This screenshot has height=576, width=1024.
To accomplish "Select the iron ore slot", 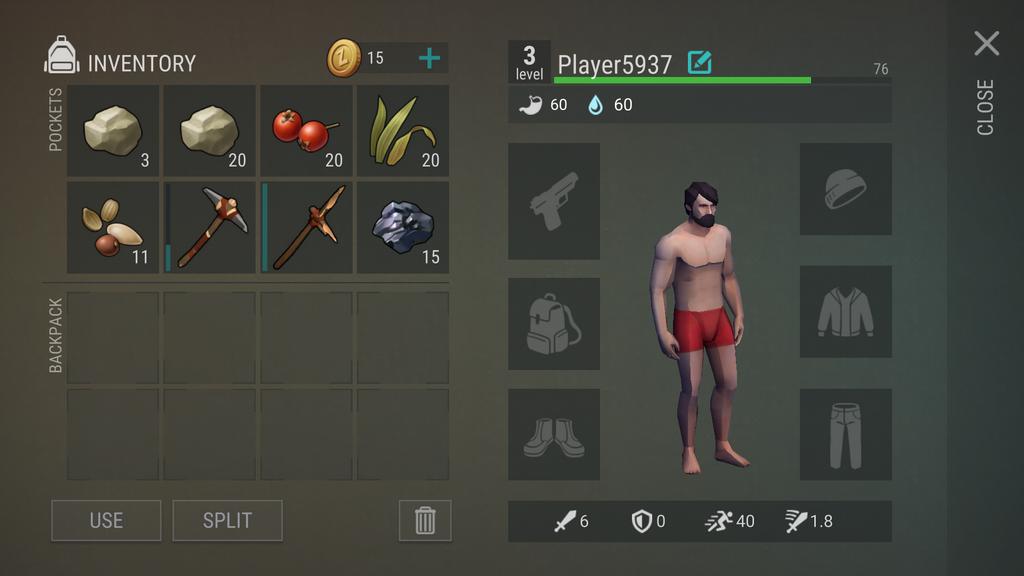I will pos(402,228).
